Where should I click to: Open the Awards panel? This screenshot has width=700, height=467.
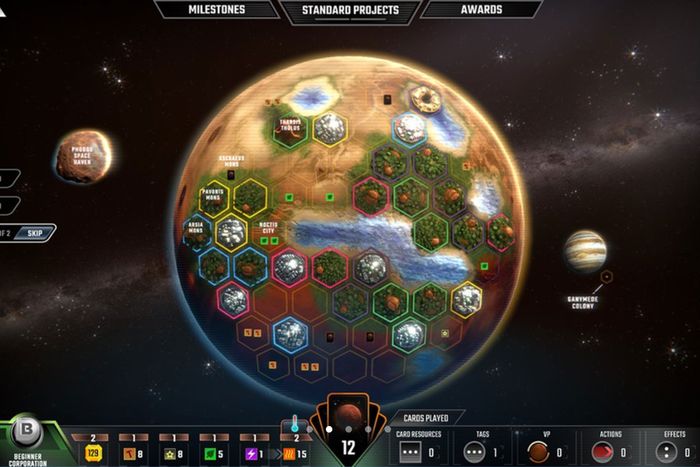click(x=483, y=10)
